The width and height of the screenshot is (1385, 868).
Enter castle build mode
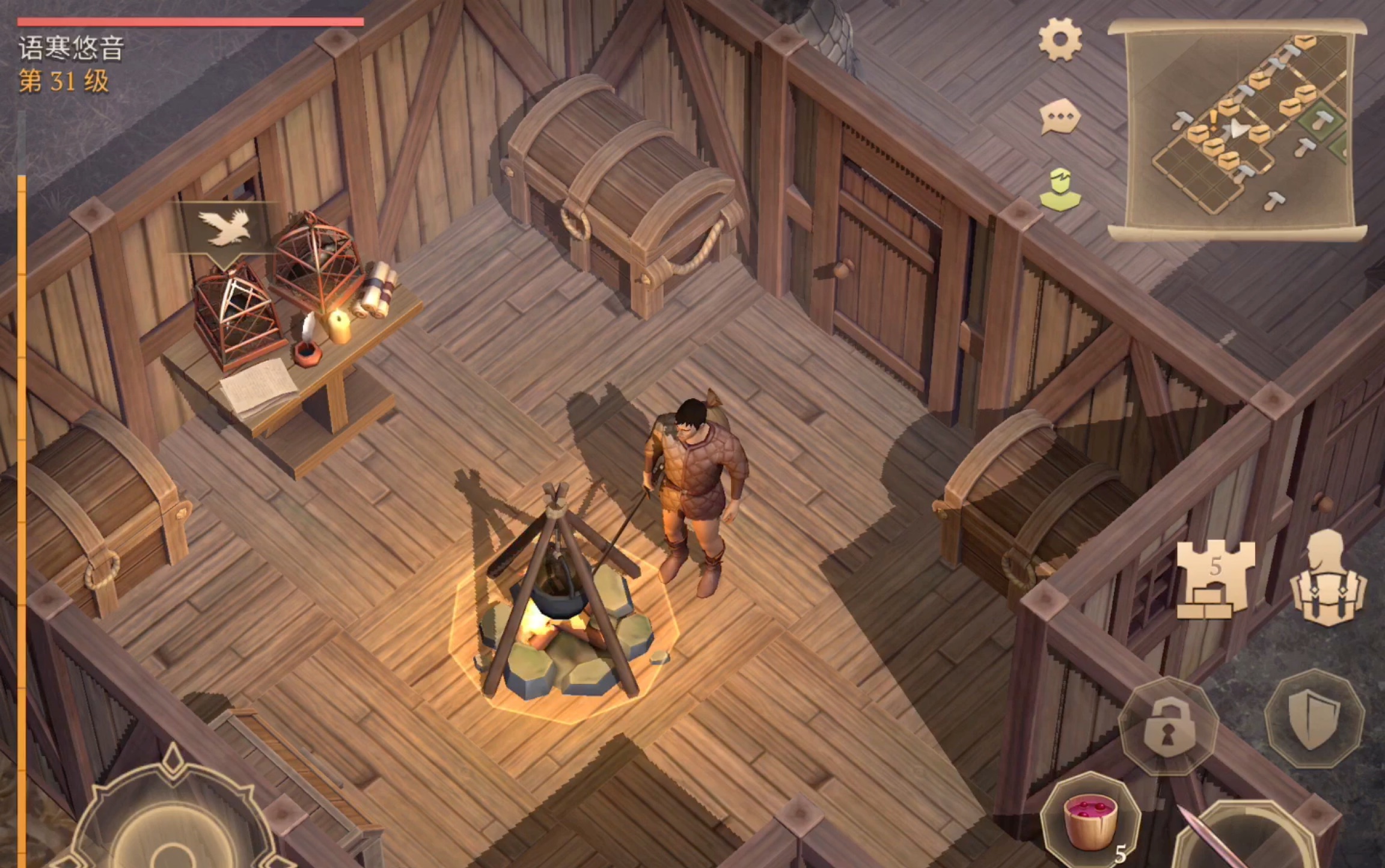[x=1215, y=578]
